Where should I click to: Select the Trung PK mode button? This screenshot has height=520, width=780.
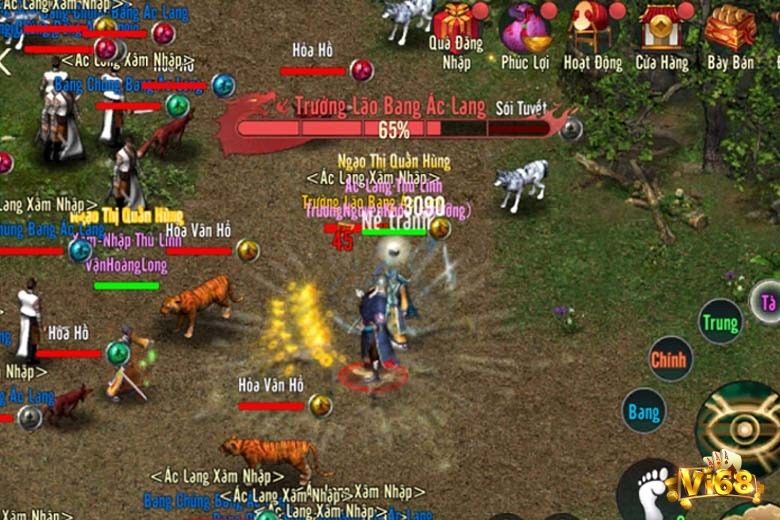pyautogui.click(x=720, y=322)
